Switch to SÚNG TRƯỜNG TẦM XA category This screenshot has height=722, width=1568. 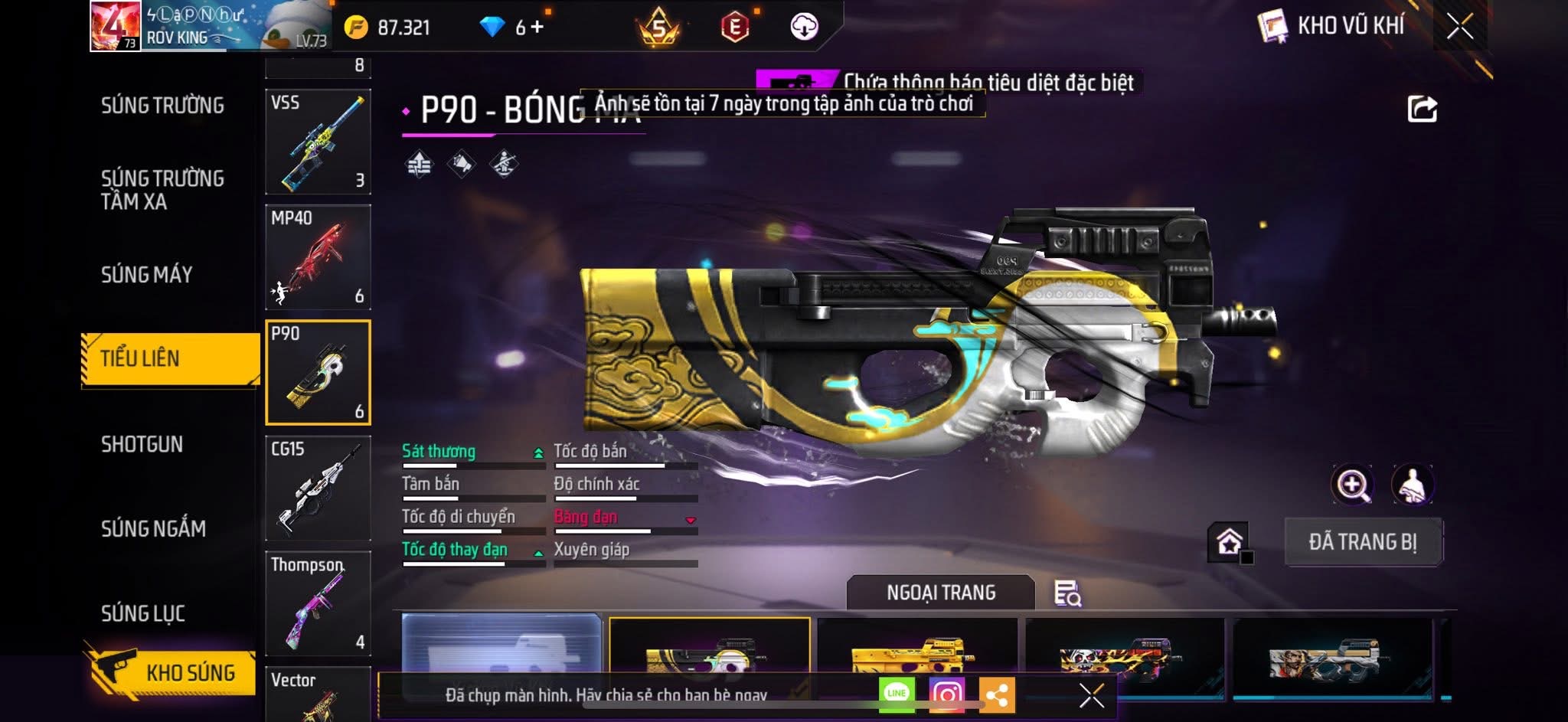[162, 190]
